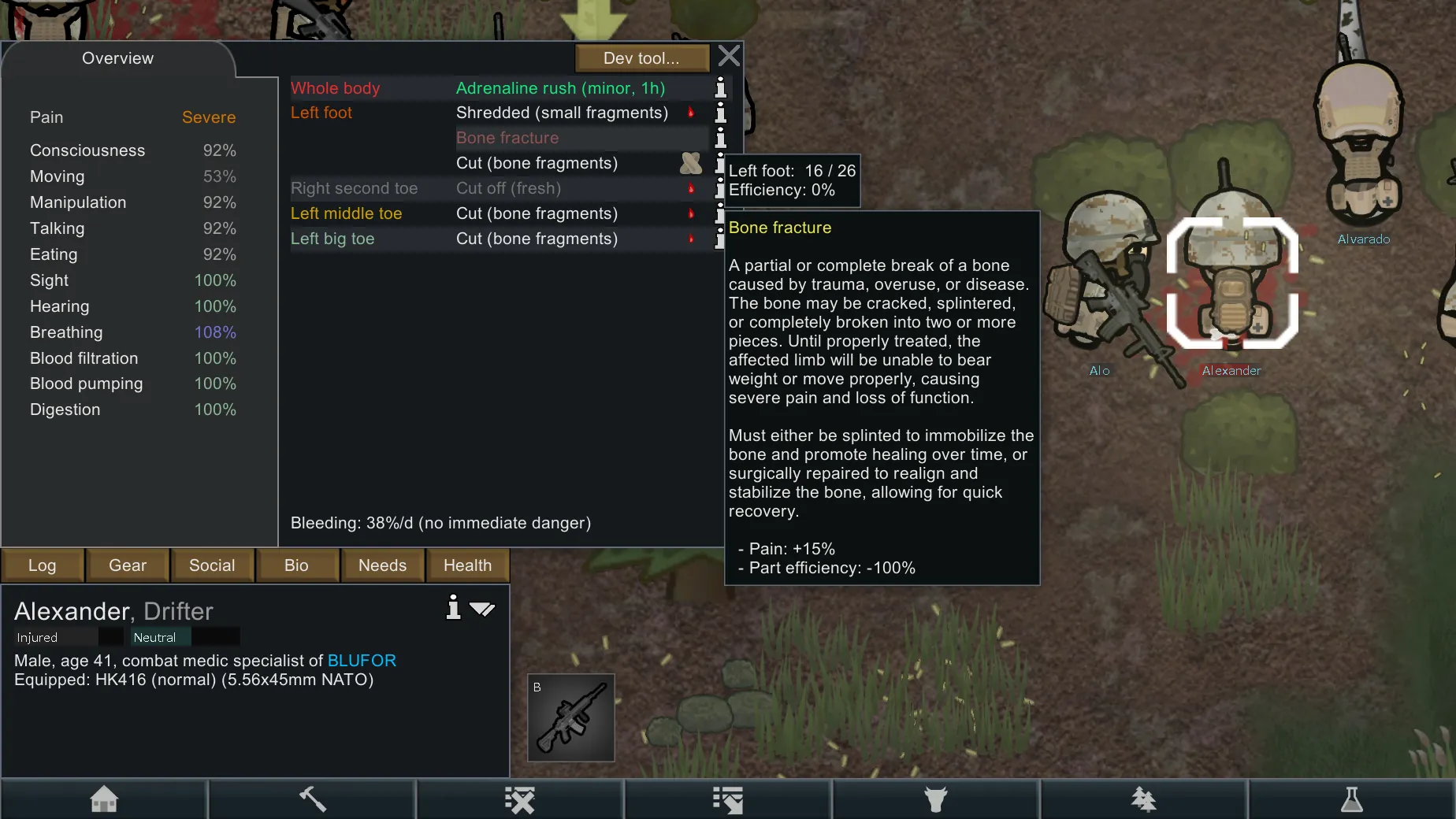Screen dimensions: 1456x819
Task: Open the flask icon menu
Action: [x=1352, y=799]
